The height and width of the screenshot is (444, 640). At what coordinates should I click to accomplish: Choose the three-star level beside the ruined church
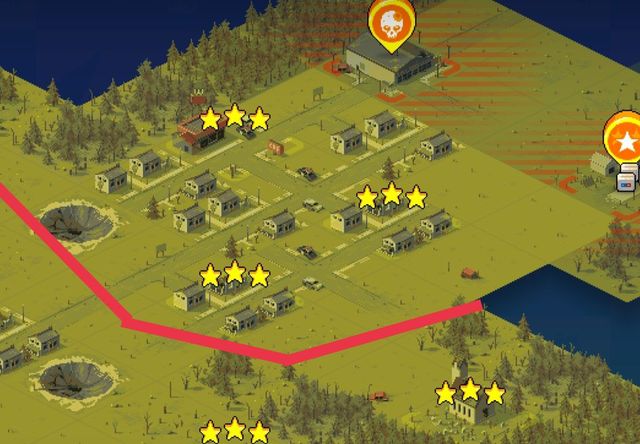pos(470,392)
